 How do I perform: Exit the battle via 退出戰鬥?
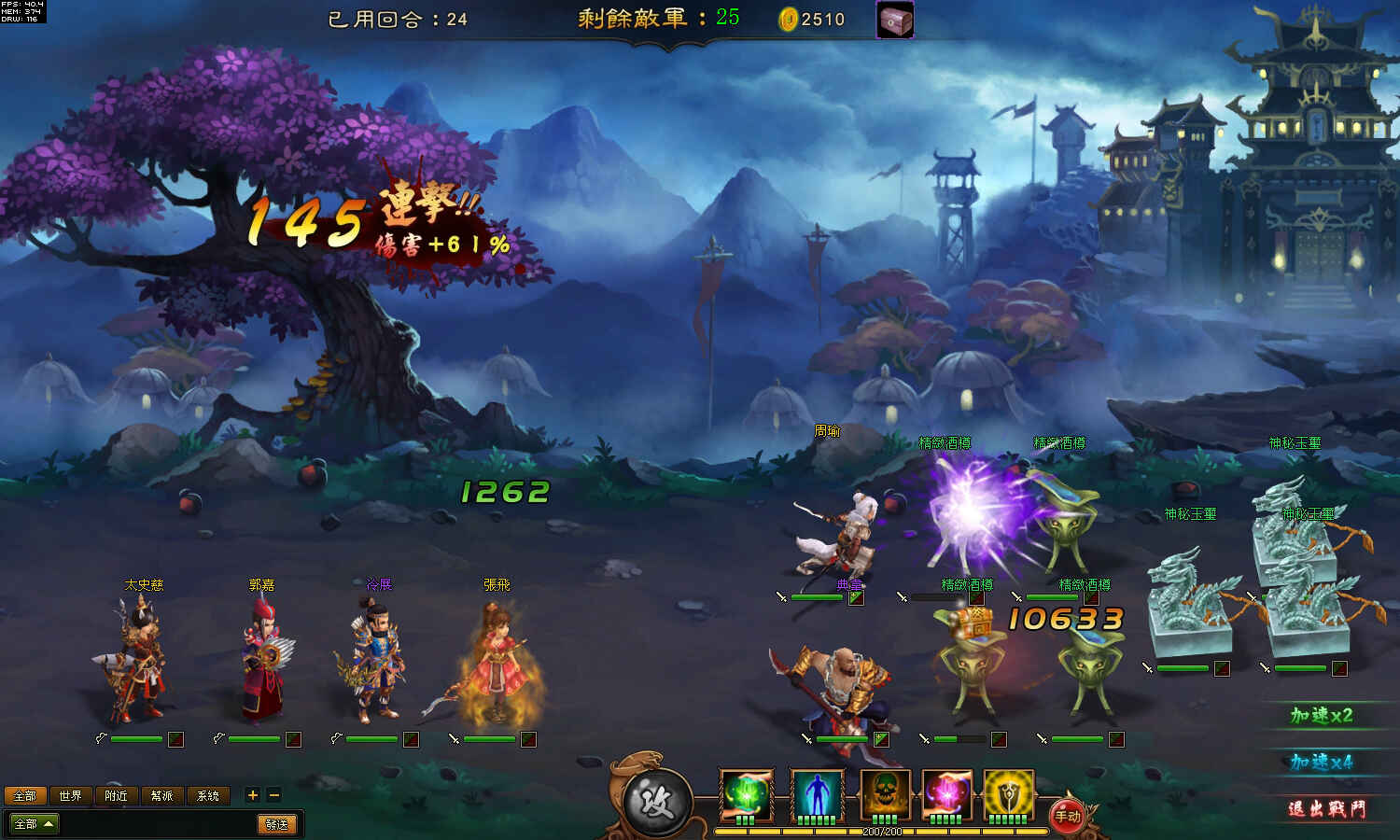(x=1326, y=809)
